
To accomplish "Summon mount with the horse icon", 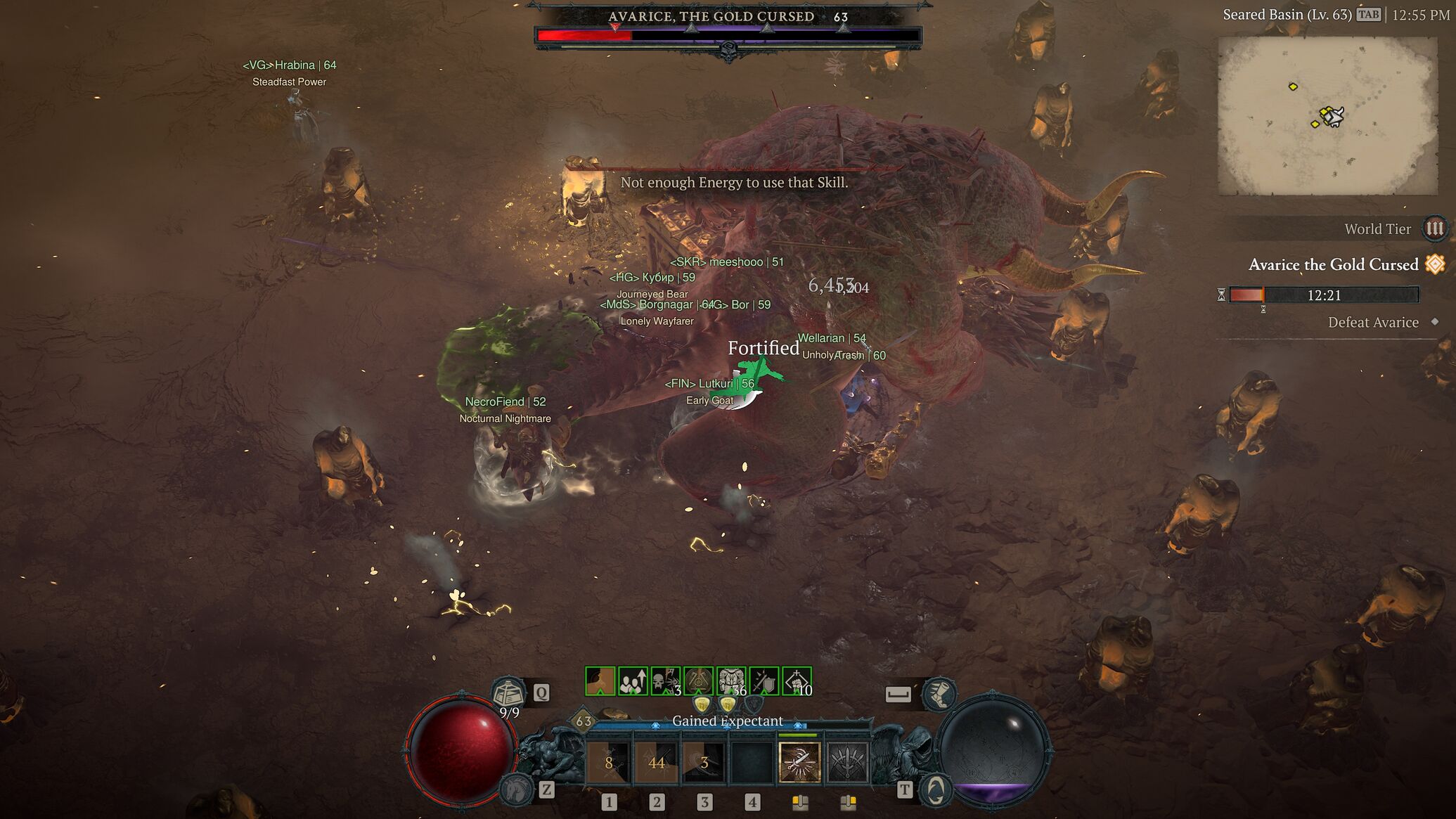I will 517,789.
